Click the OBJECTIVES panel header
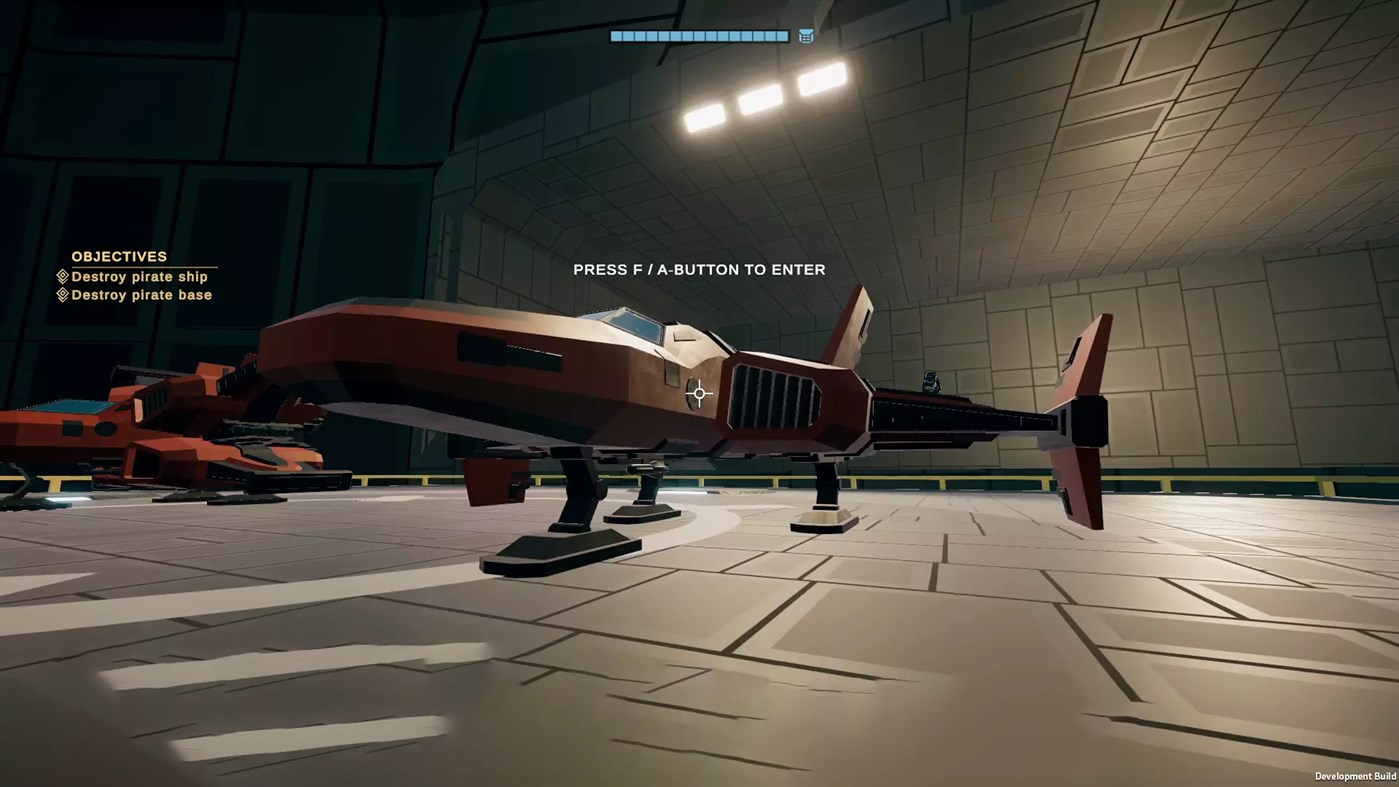Screen dimensions: 1399x787 click(118, 256)
